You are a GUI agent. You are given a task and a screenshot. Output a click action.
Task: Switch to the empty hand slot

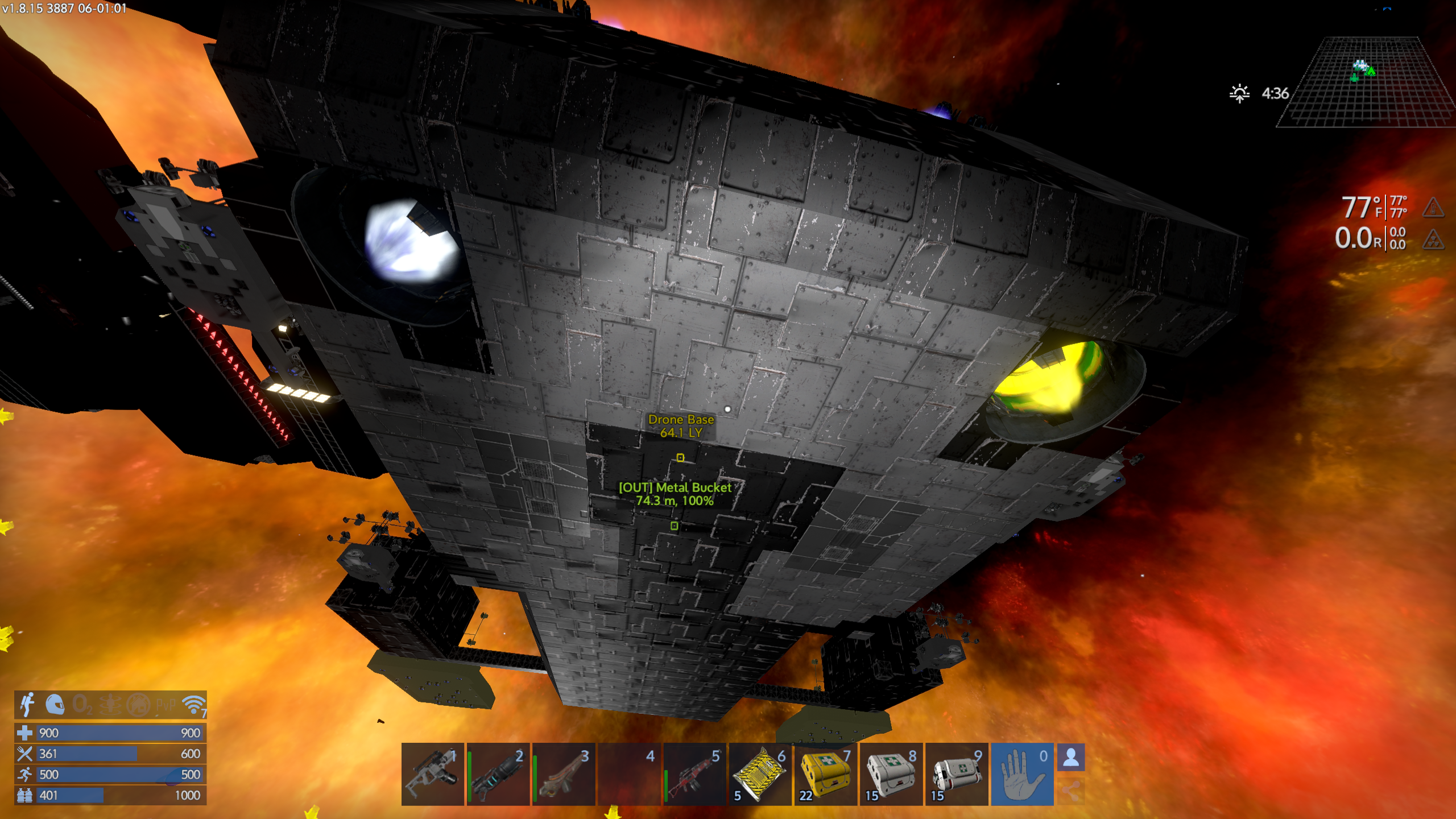point(1022,773)
